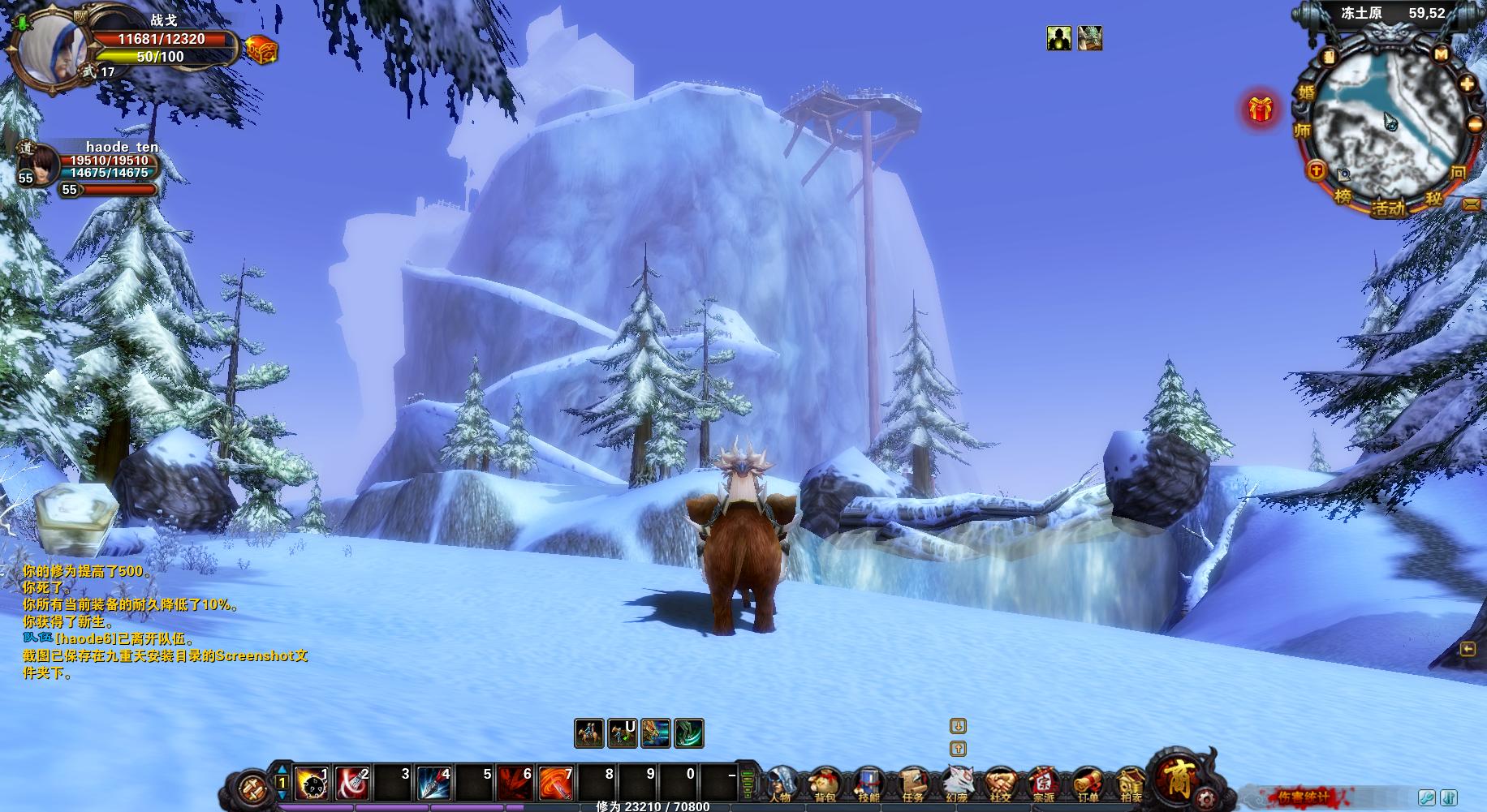Open the 技能 skills book
Viewport: 1487px width, 812px height.
pyautogui.click(x=868, y=784)
